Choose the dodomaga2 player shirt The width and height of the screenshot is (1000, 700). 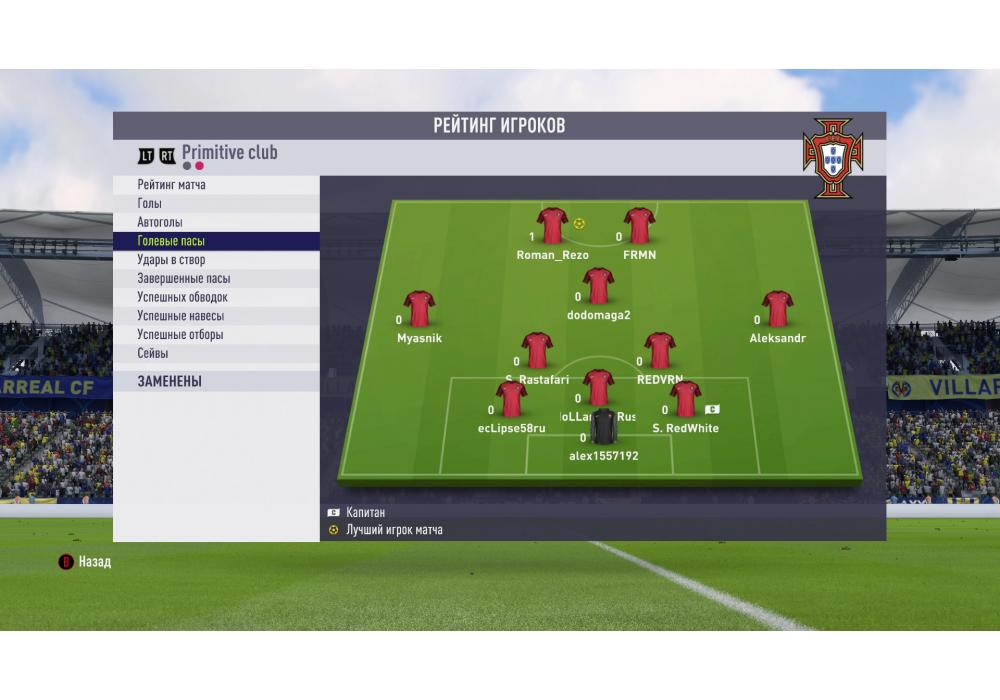598,287
